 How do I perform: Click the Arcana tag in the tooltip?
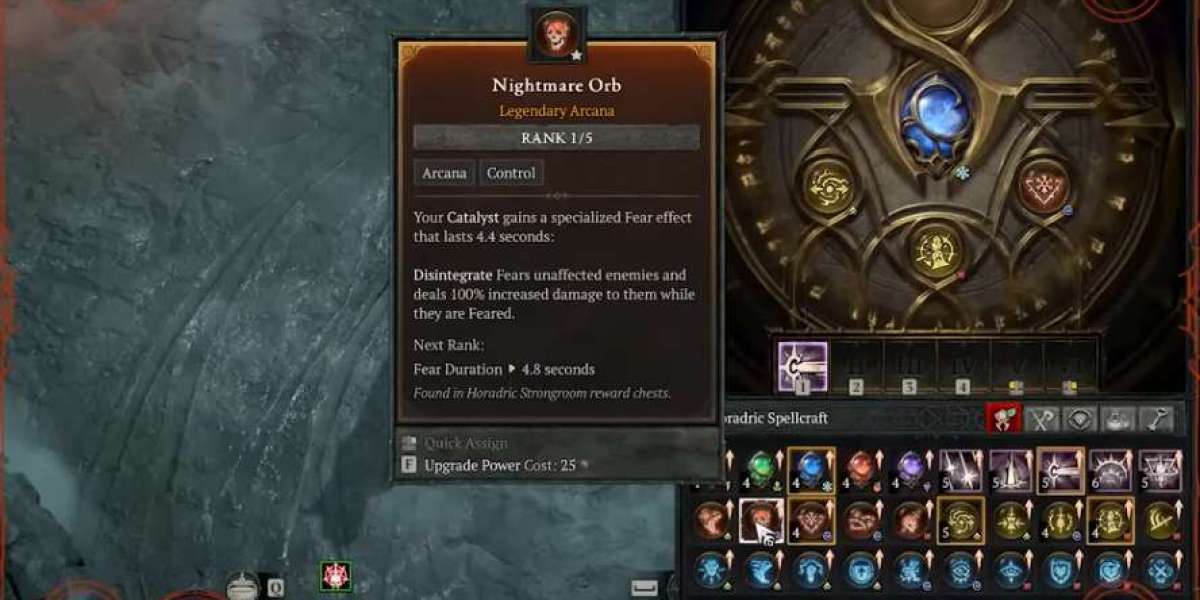[444, 173]
